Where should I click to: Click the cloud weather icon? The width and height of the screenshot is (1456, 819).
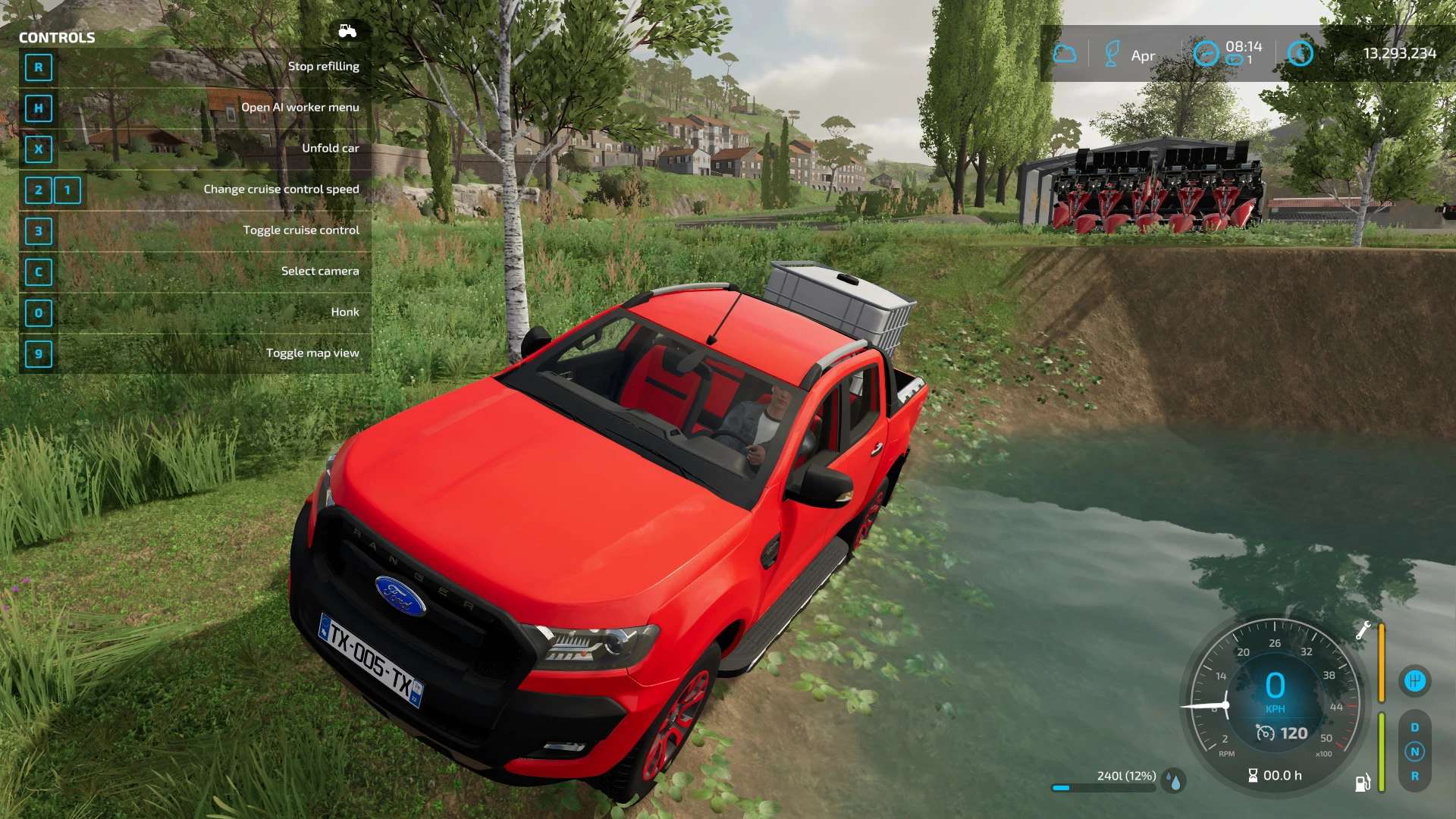pos(1065,54)
